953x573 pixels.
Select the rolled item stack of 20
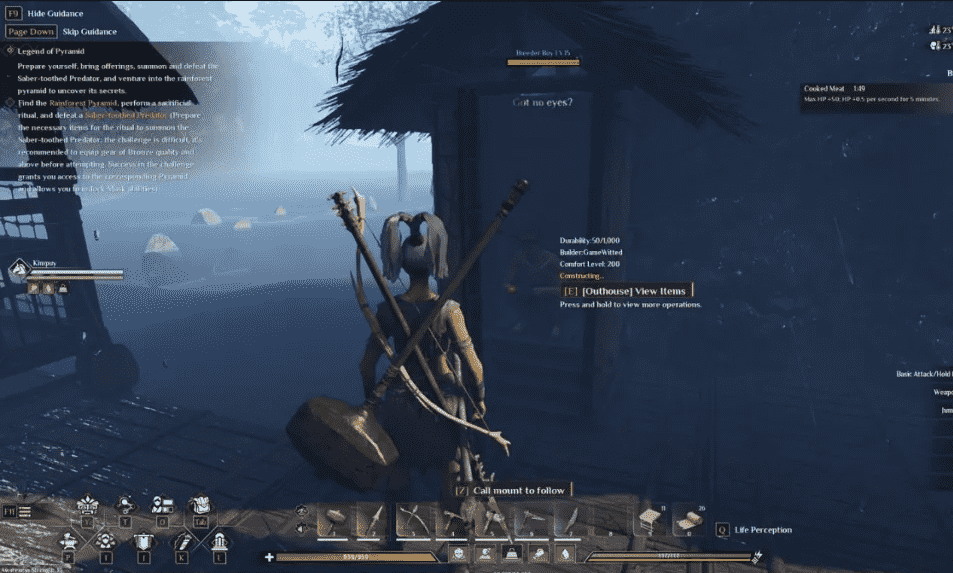[x=686, y=521]
